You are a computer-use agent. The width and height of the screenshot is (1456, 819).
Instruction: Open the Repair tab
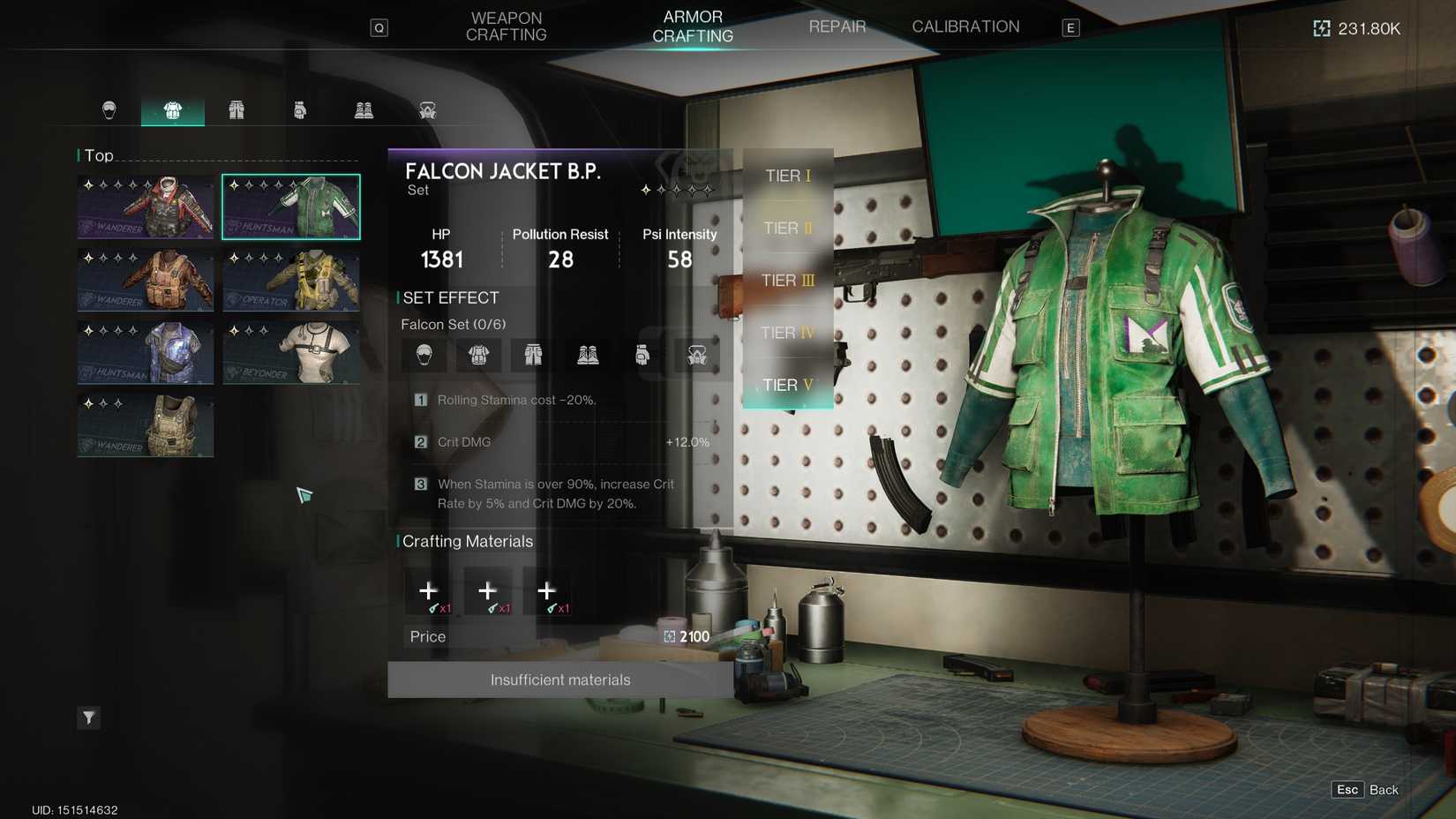click(x=837, y=26)
